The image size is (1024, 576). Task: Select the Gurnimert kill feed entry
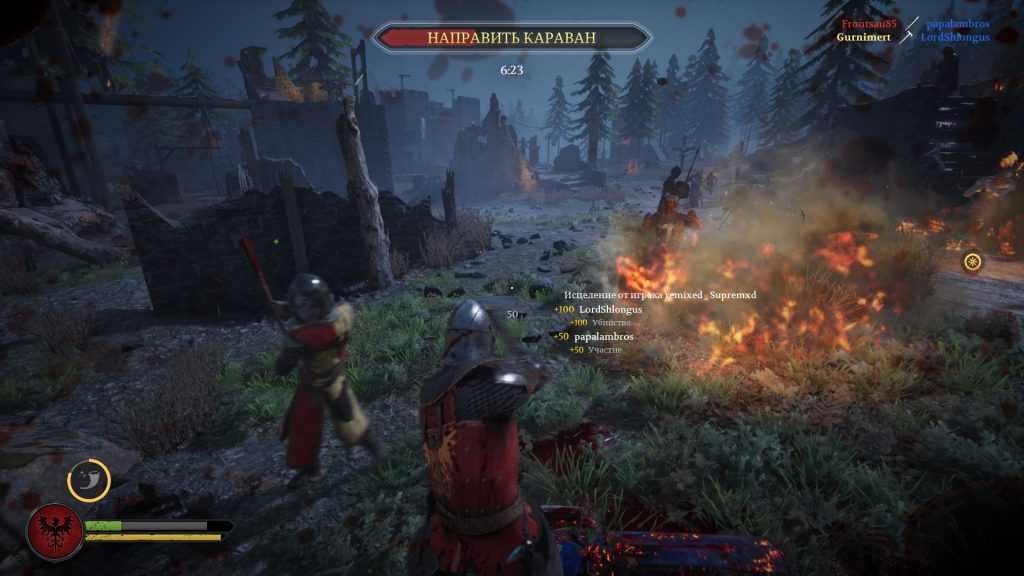click(864, 37)
